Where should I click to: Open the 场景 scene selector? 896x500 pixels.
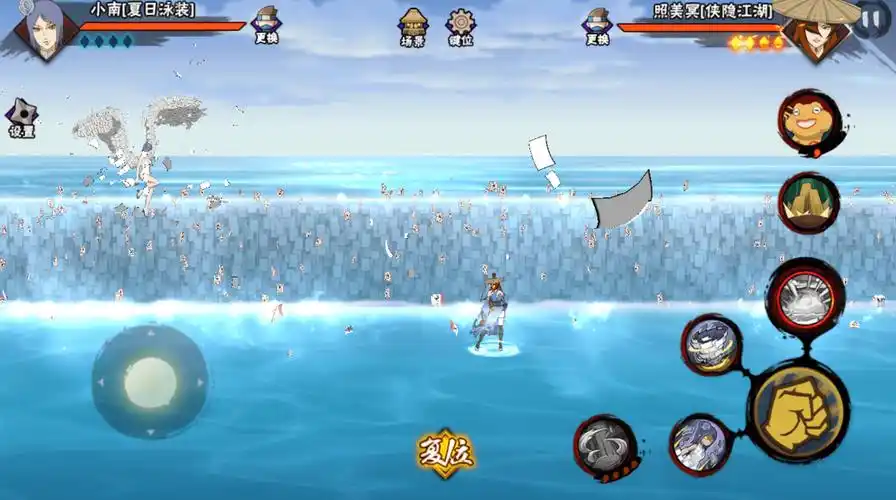tap(412, 27)
